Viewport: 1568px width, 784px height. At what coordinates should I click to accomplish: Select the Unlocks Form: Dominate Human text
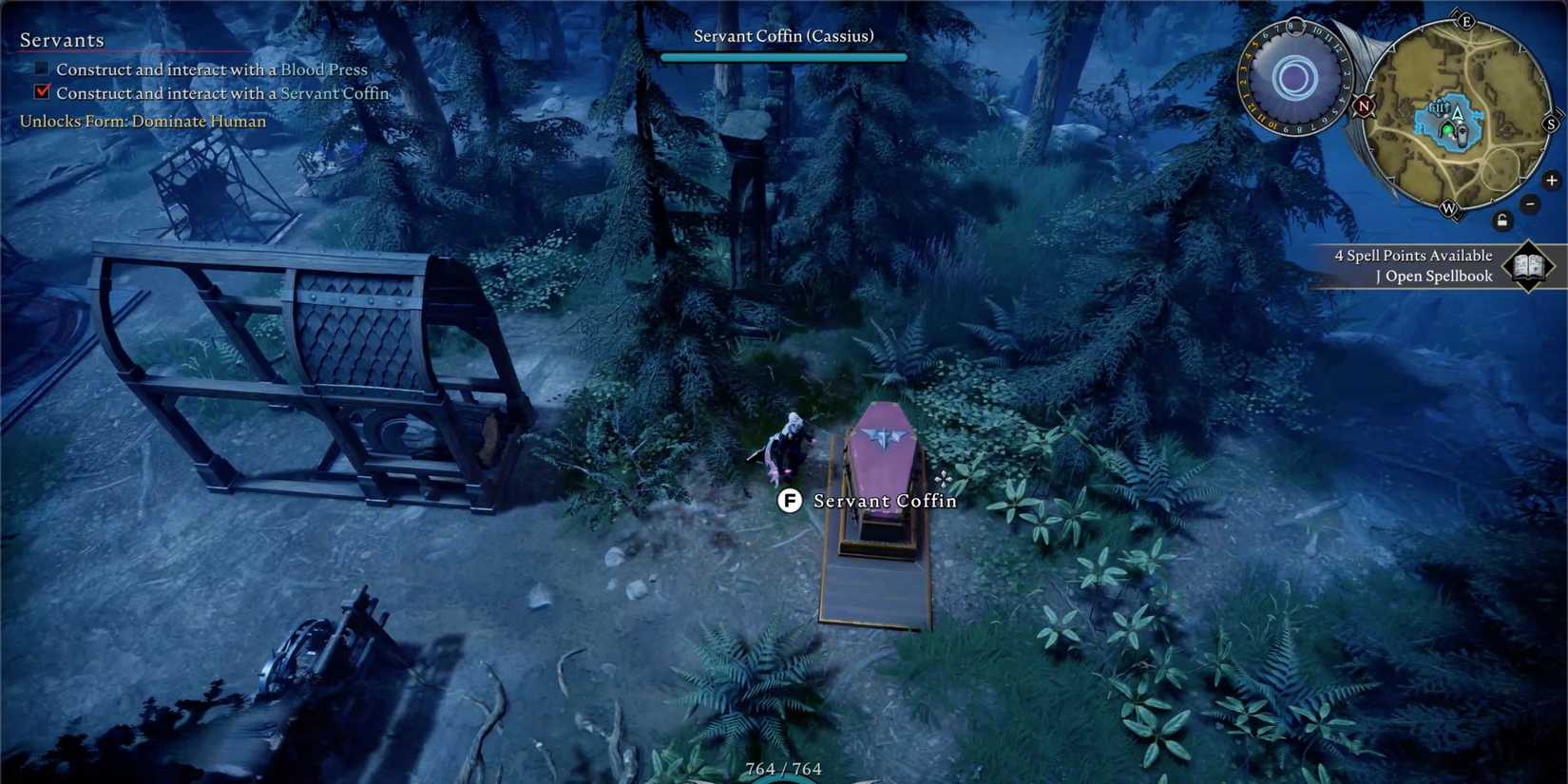(x=142, y=121)
